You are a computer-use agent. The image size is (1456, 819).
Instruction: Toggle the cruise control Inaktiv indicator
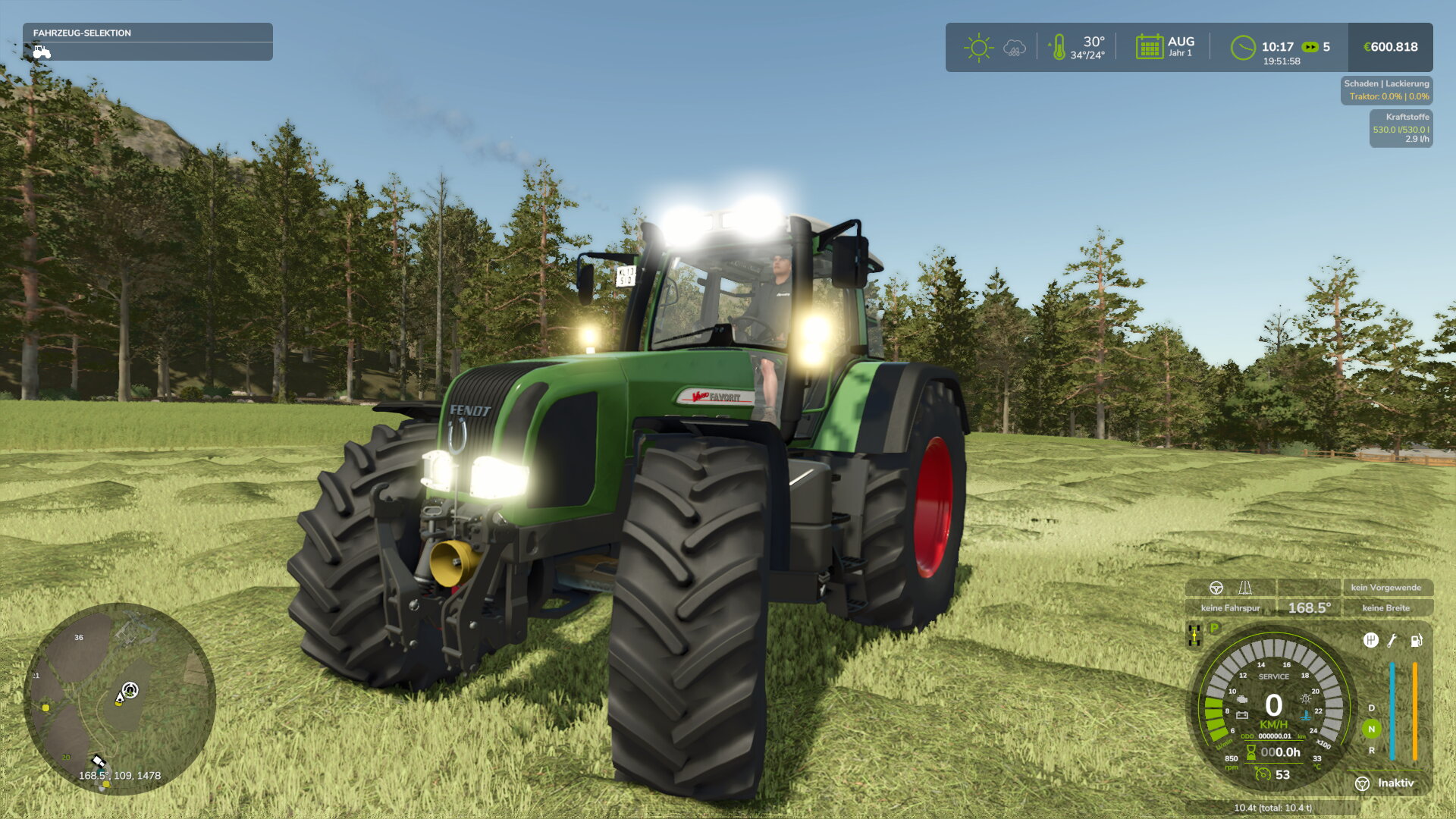(x=1385, y=783)
